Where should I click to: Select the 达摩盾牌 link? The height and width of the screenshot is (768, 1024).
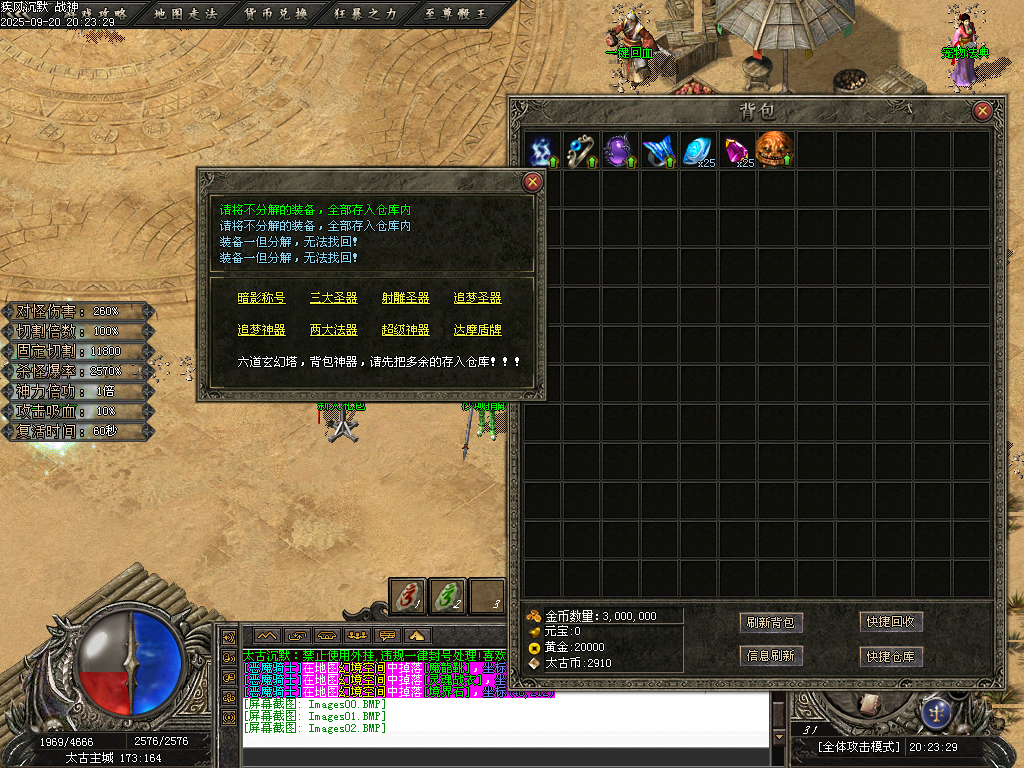(x=477, y=330)
